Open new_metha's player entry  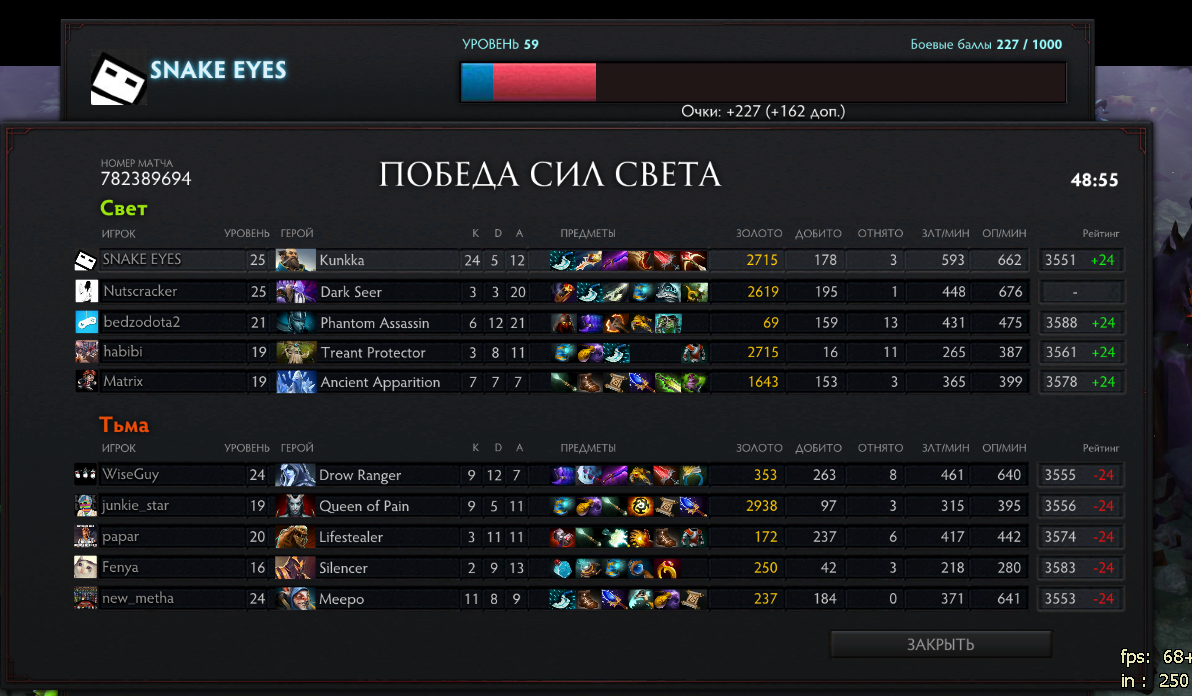137,599
